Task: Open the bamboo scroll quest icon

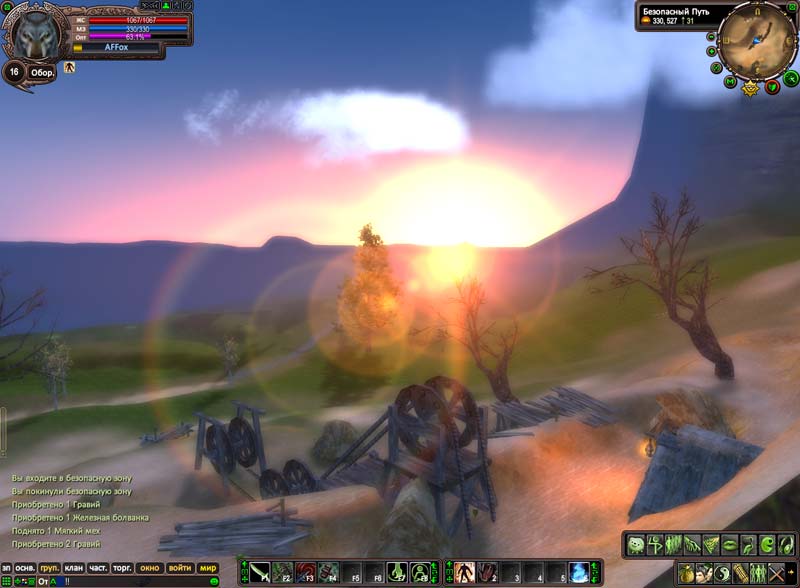Action: pyautogui.click(x=740, y=574)
